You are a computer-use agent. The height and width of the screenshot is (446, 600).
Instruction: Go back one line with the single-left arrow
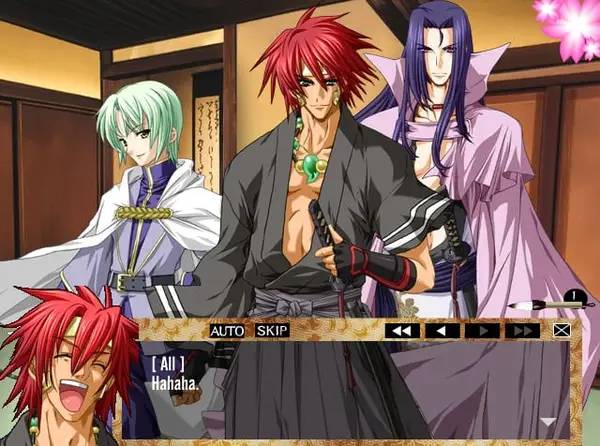click(x=443, y=330)
